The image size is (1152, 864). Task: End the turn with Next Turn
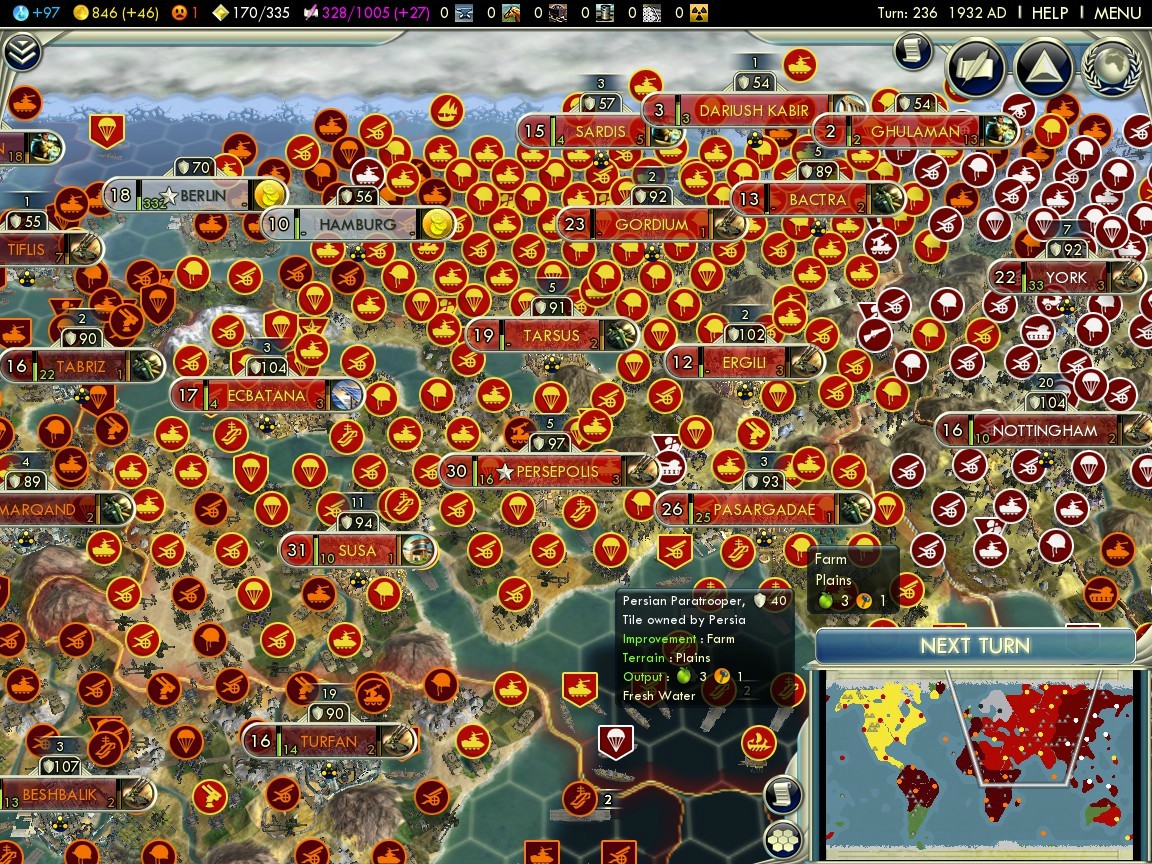(x=975, y=646)
